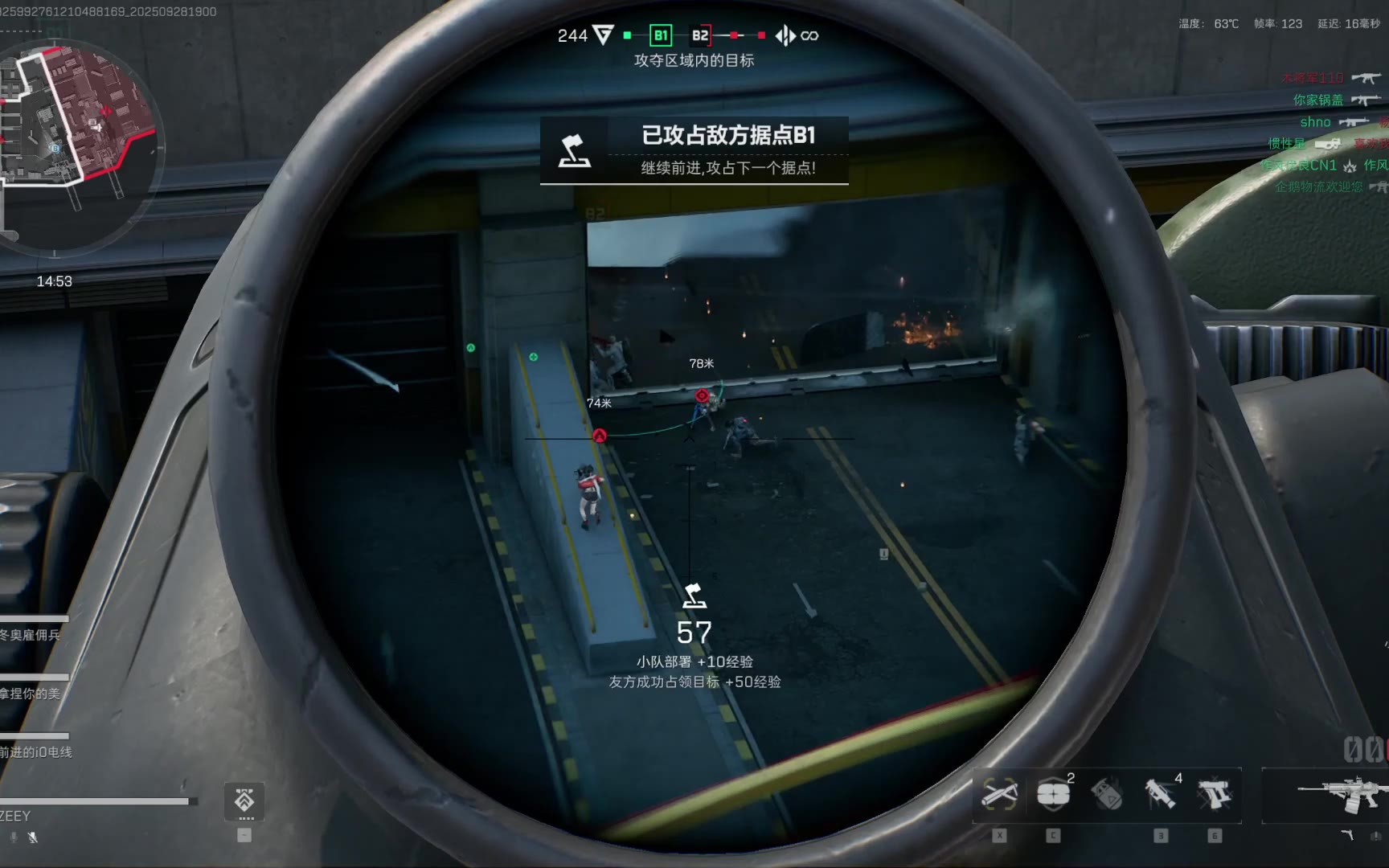The image size is (1389, 868).
Task: Select the B1 objective marker
Action: (661, 35)
